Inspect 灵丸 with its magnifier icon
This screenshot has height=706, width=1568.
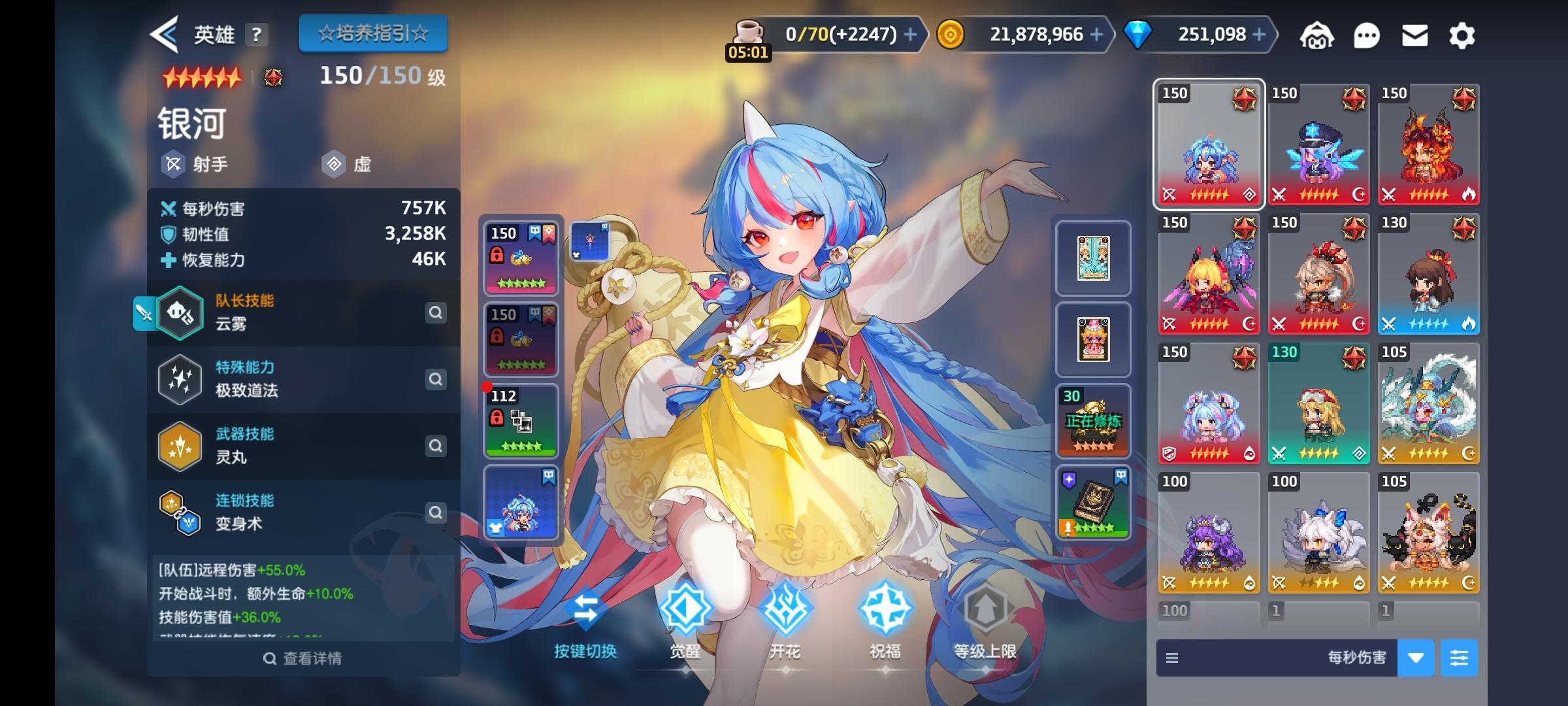coord(436,445)
